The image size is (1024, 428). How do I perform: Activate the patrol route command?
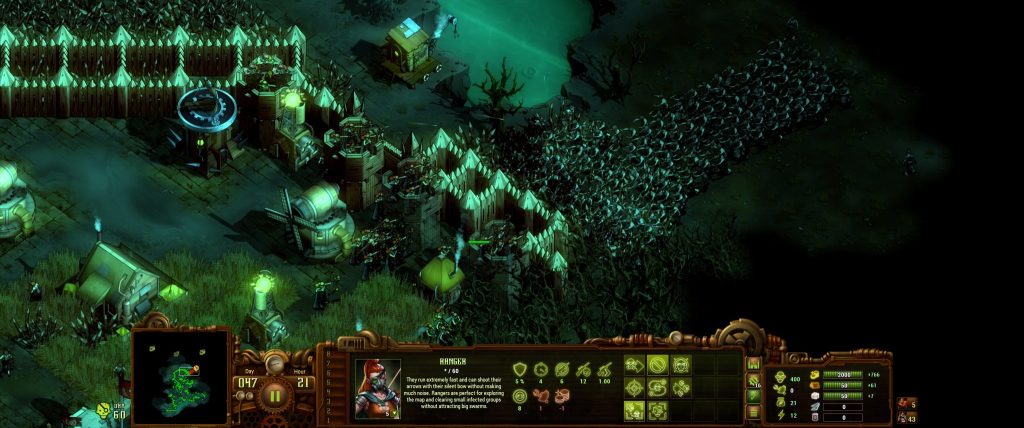click(x=657, y=387)
